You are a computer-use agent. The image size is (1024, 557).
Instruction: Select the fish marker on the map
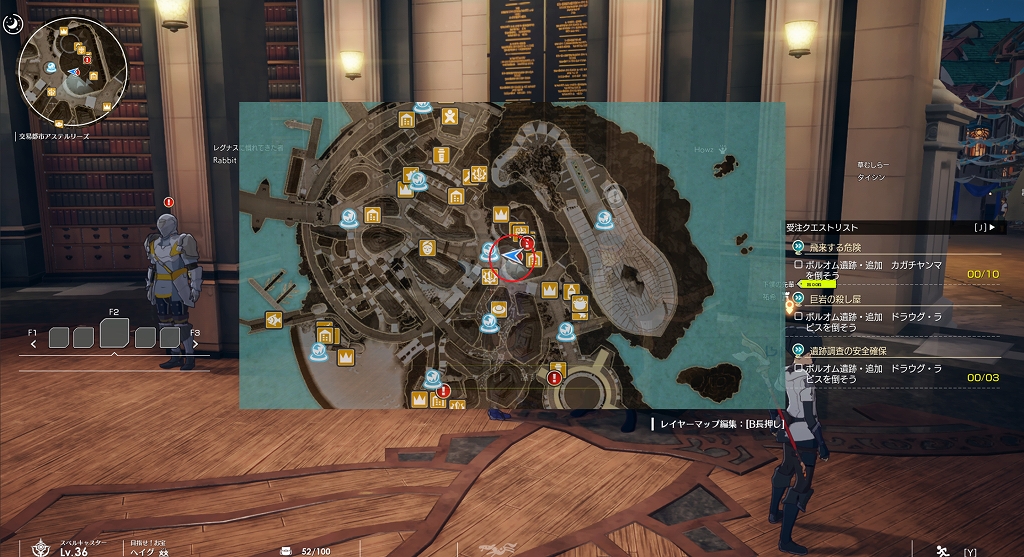pyautogui.click(x=272, y=319)
